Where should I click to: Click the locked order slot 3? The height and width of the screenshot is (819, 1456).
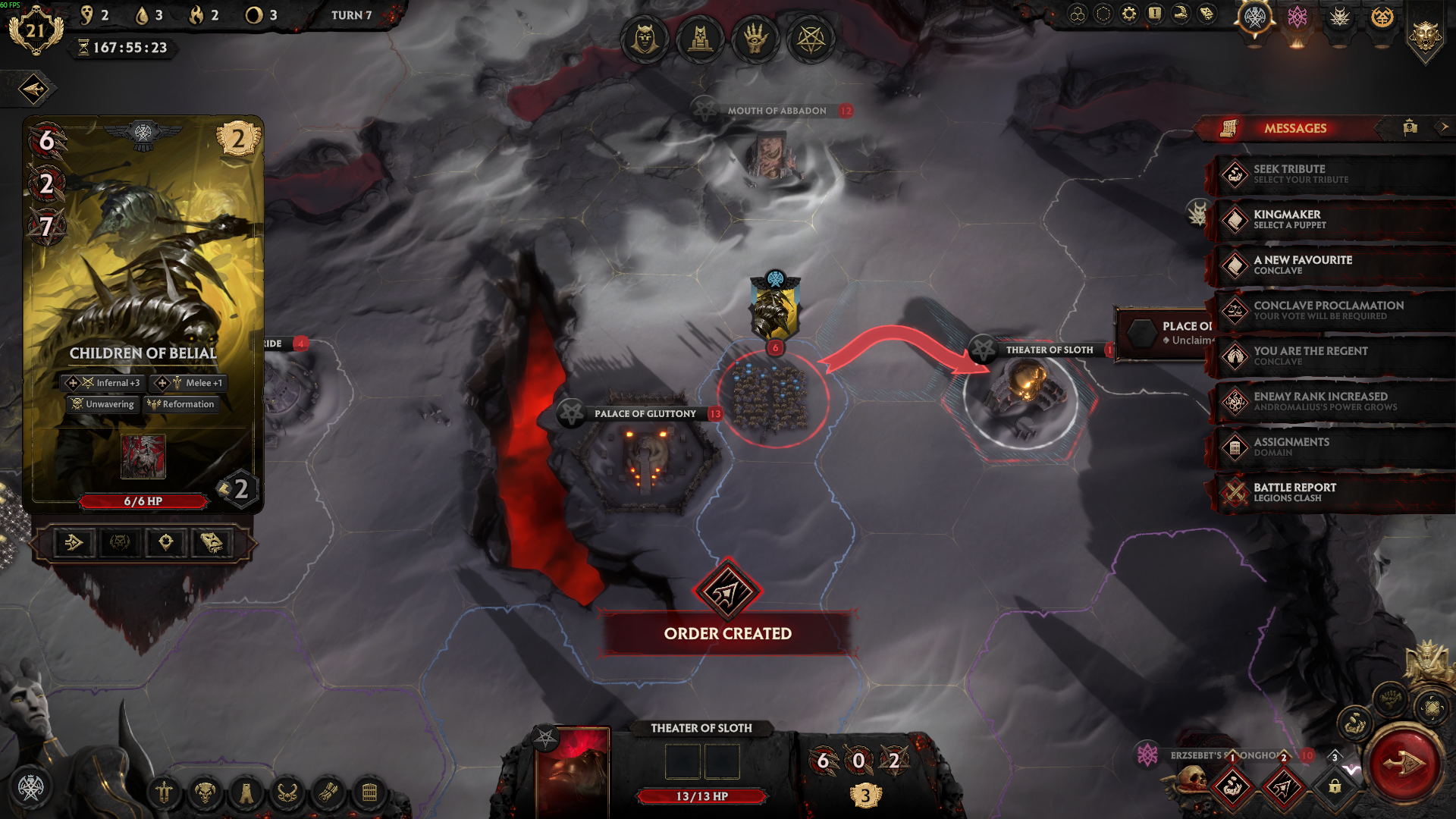[1335, 786]
